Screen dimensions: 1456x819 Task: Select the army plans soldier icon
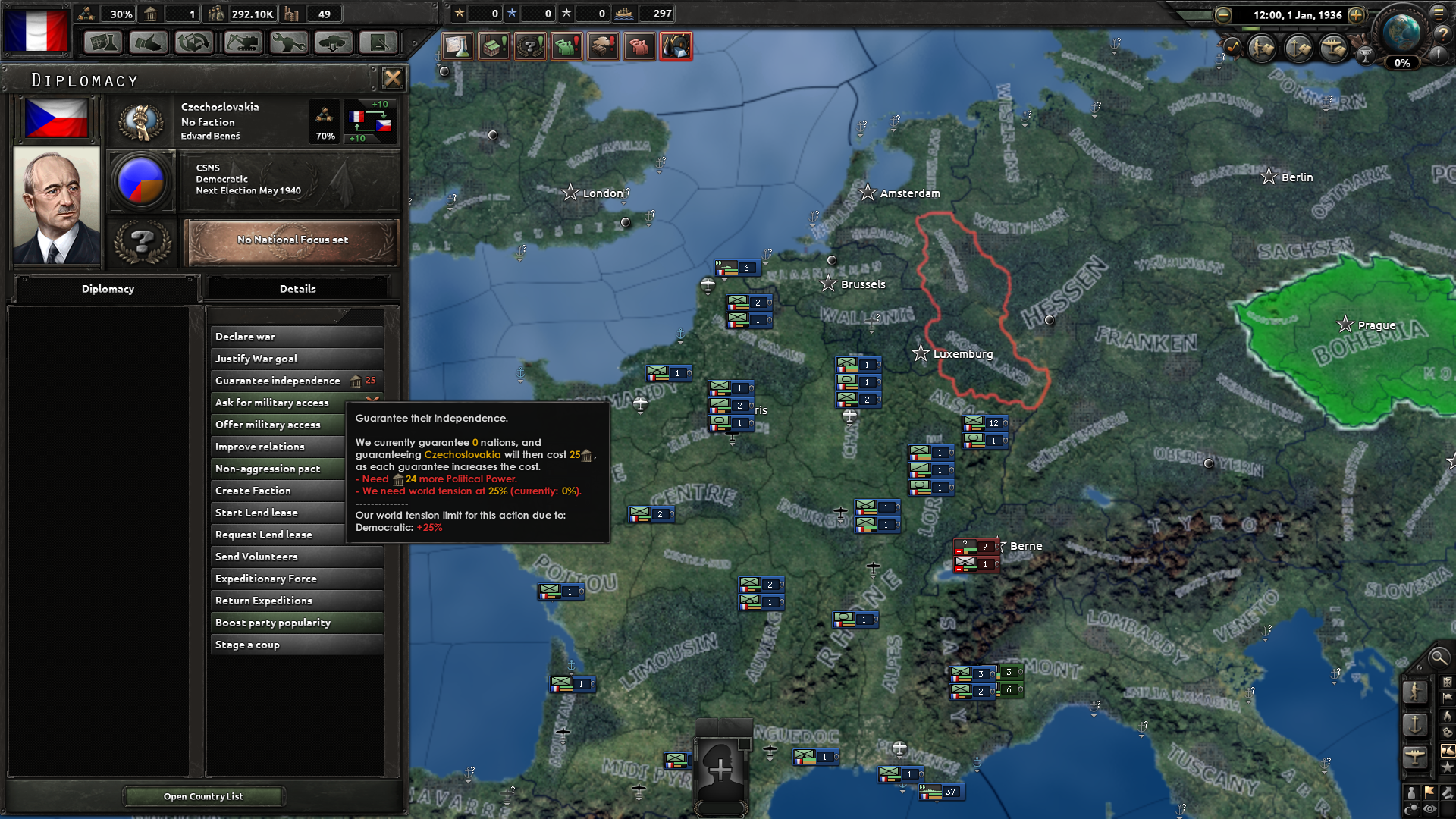point(1262,48)
